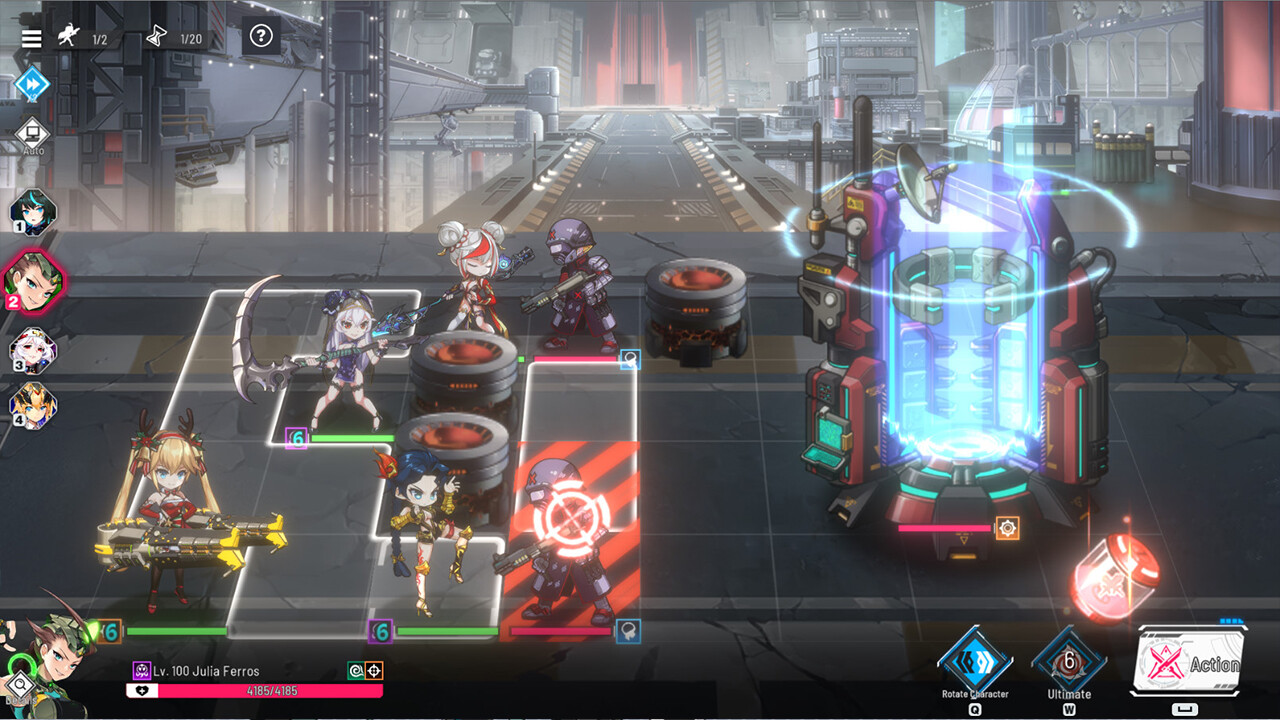Click the green swirl status icon near Julia
The height and width of the screenshot is (720, 1280).
[x=358, y=669]
